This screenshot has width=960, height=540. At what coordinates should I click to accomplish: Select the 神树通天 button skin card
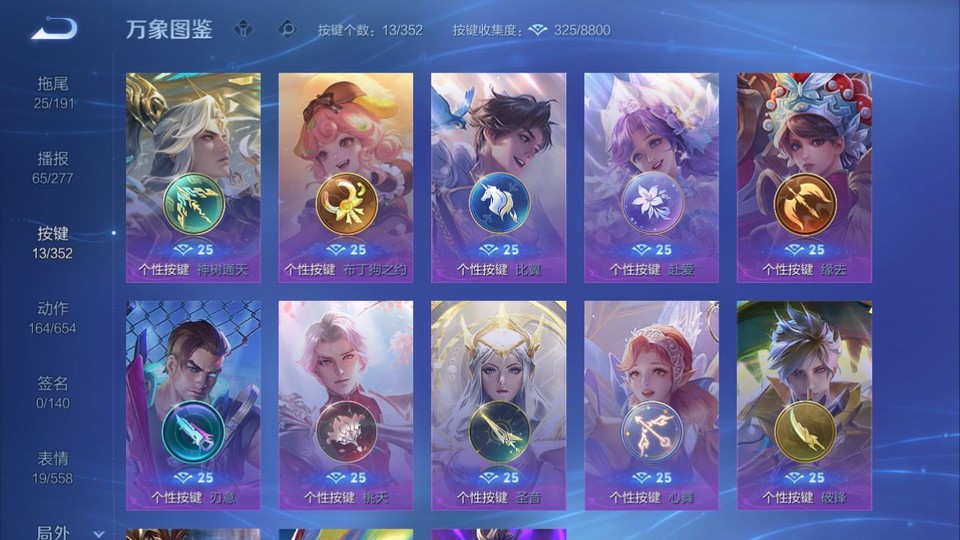[193, 177]
